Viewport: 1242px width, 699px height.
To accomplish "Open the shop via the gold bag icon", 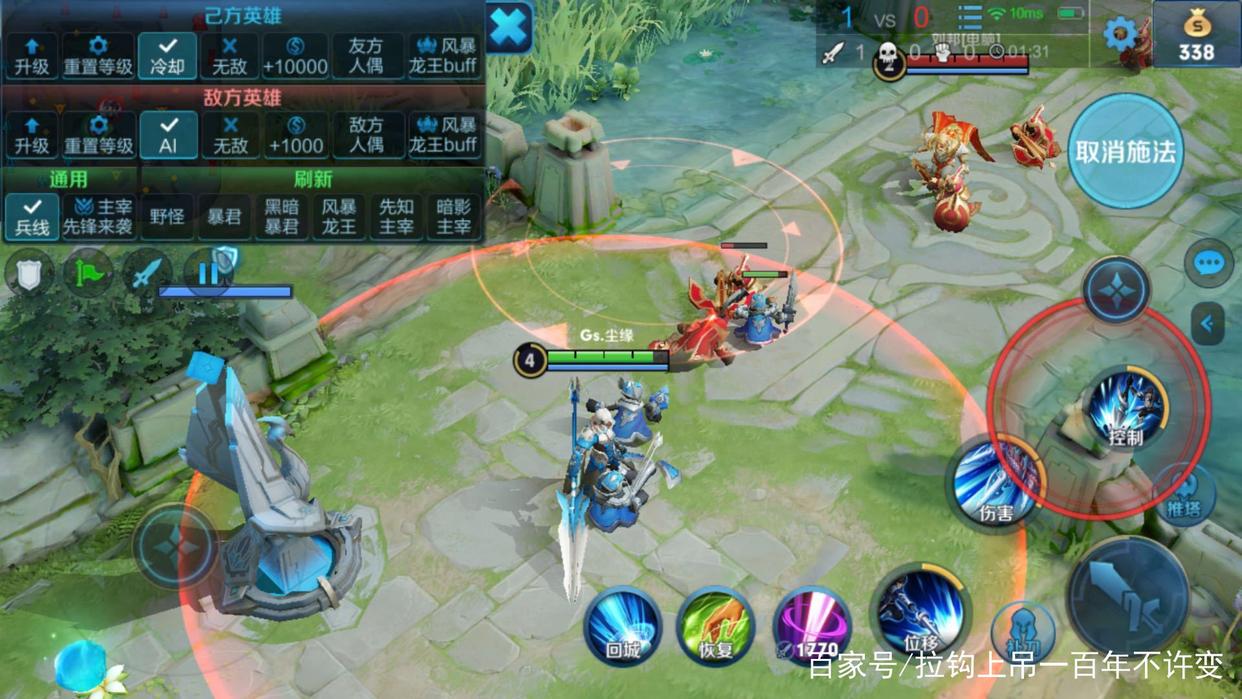I will coord(1196,34).
